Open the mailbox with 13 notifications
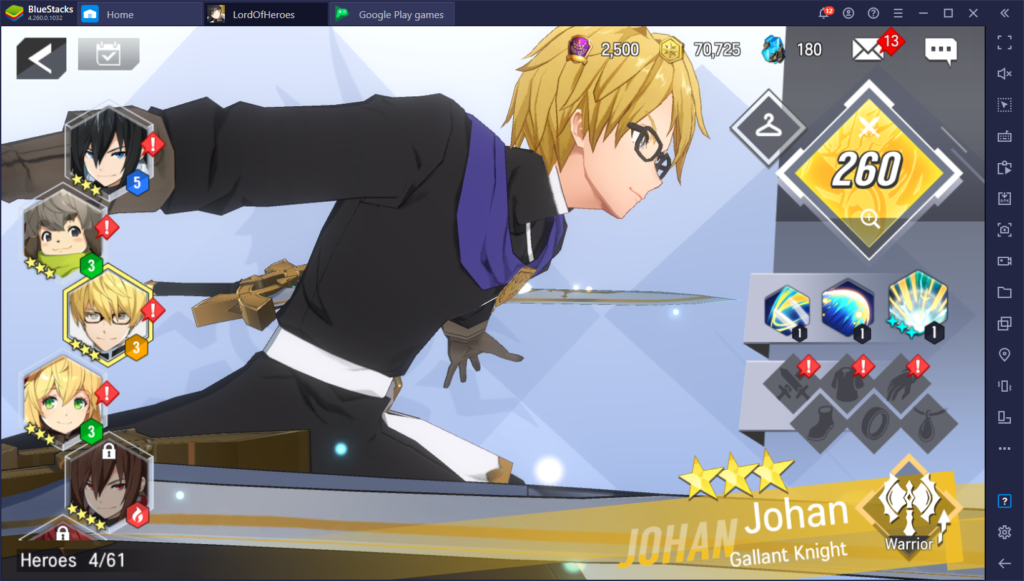1024x581 pixels. click(868, 50)
